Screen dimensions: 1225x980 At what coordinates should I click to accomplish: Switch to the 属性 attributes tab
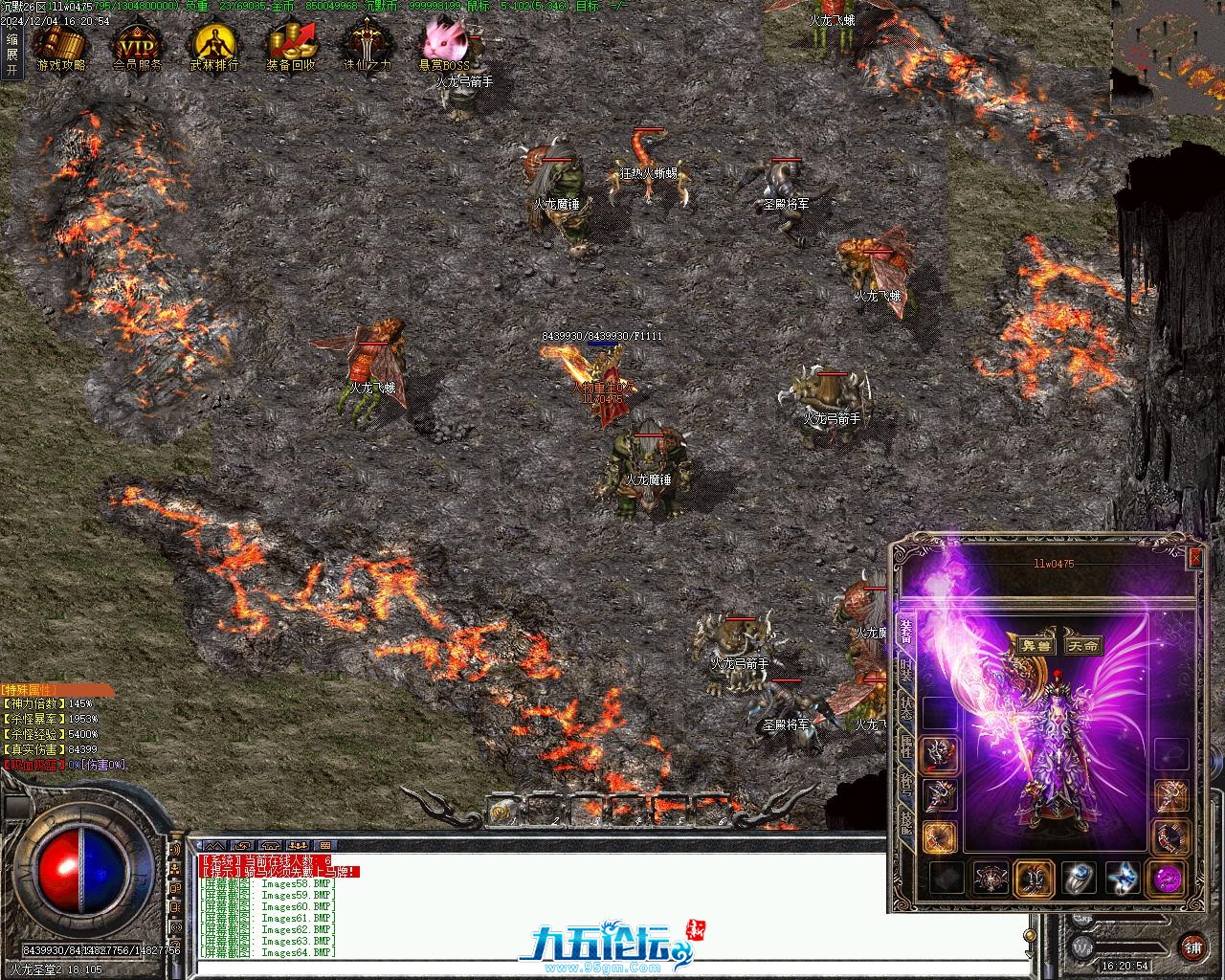tap(905, 746)
